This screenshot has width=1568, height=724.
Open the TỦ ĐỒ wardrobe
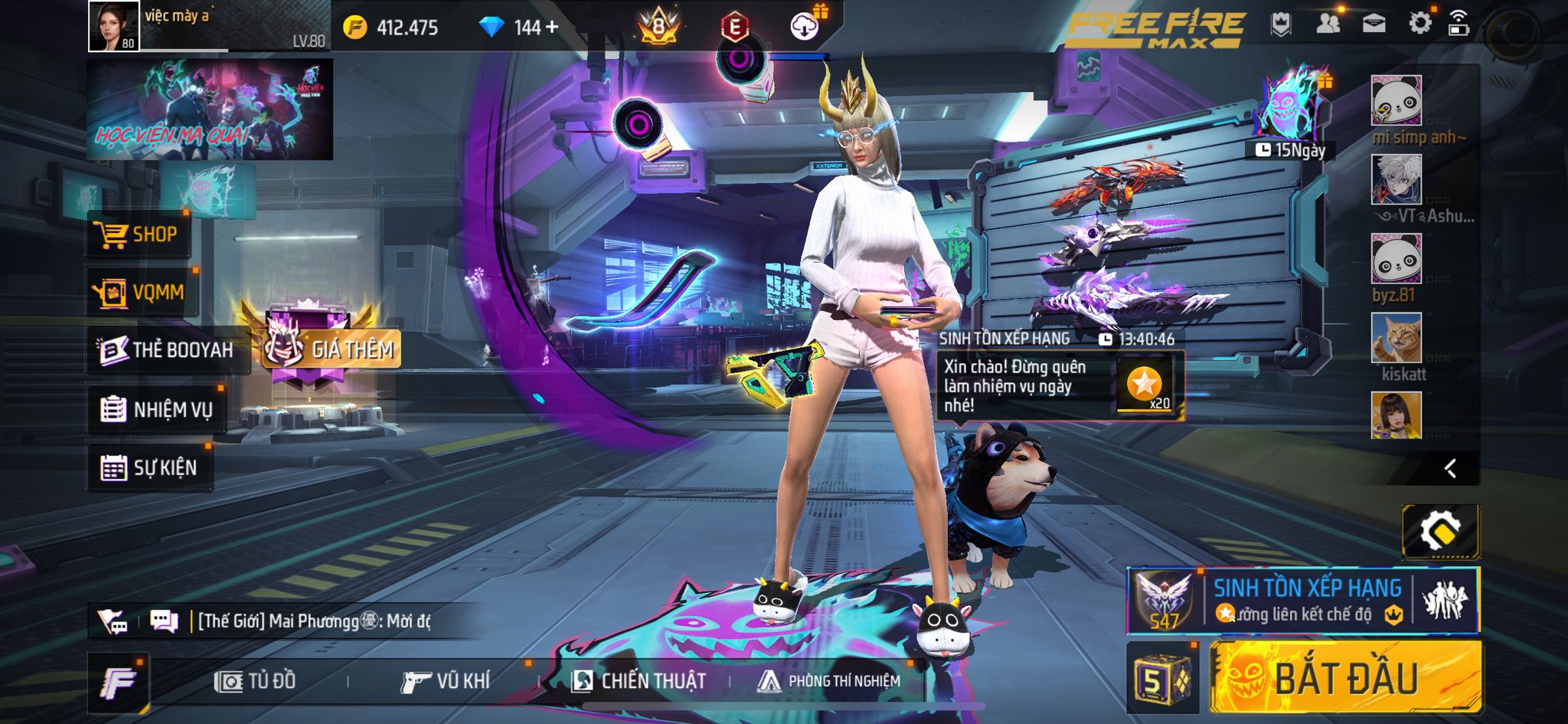(256, 680)
